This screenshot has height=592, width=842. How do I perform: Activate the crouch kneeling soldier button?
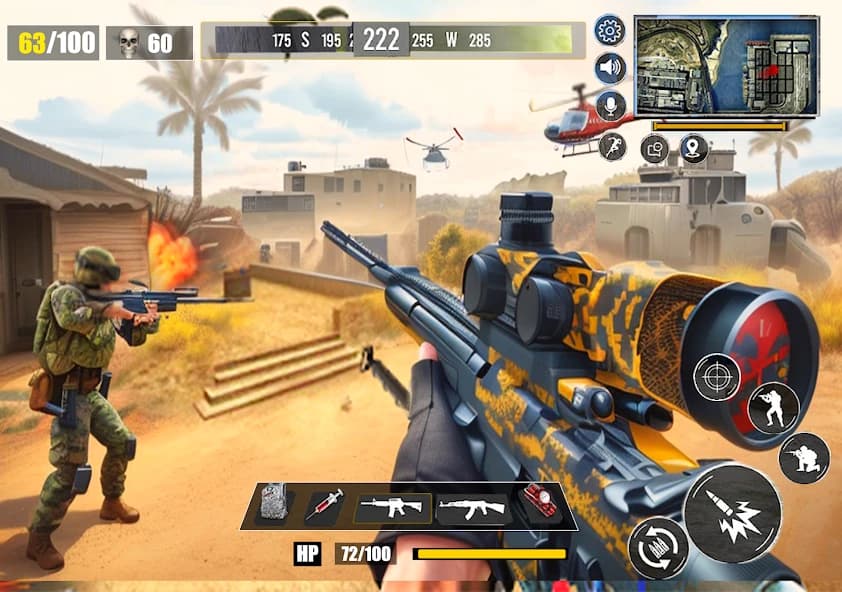tap(803, 458)
